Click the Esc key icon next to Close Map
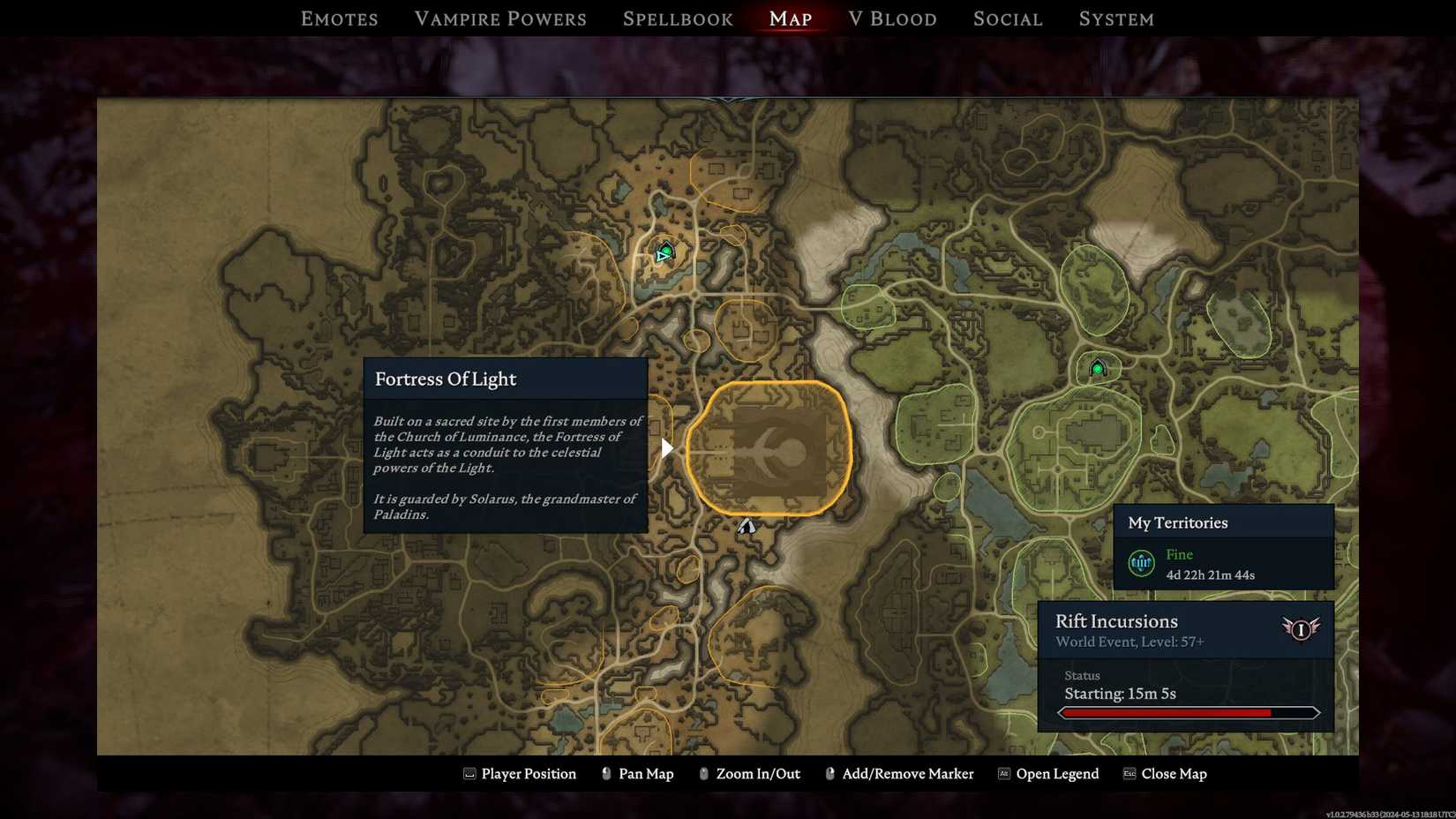 coord(1128,773)
